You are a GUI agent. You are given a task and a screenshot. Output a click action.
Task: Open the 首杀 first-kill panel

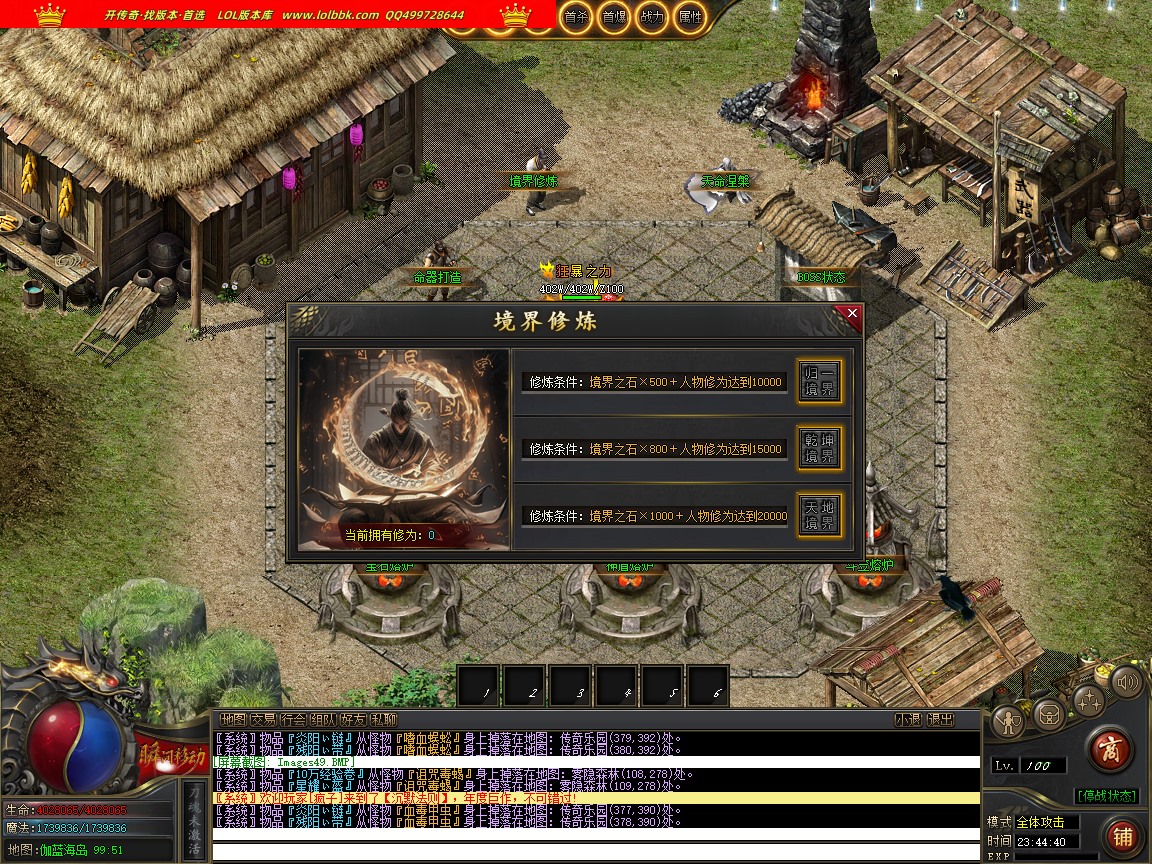click(x=575, y=17)
